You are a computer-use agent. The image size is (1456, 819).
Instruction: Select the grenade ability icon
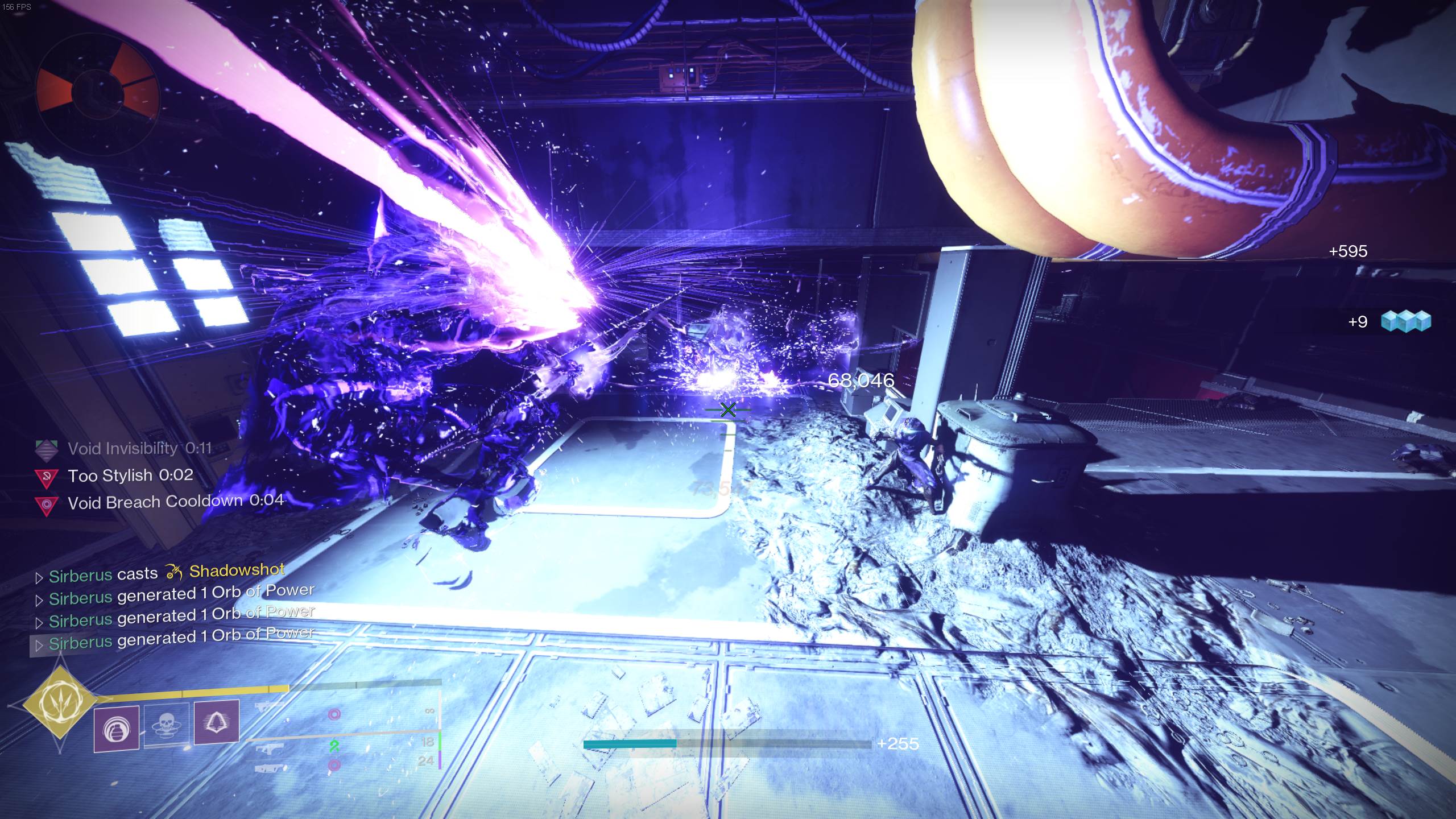[116, 729]
